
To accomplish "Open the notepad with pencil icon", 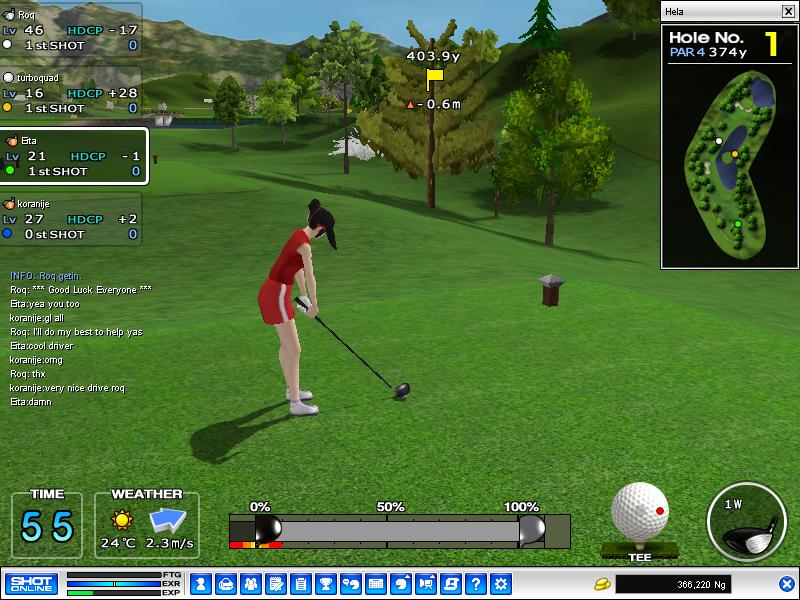I will [x=275, y=583].
